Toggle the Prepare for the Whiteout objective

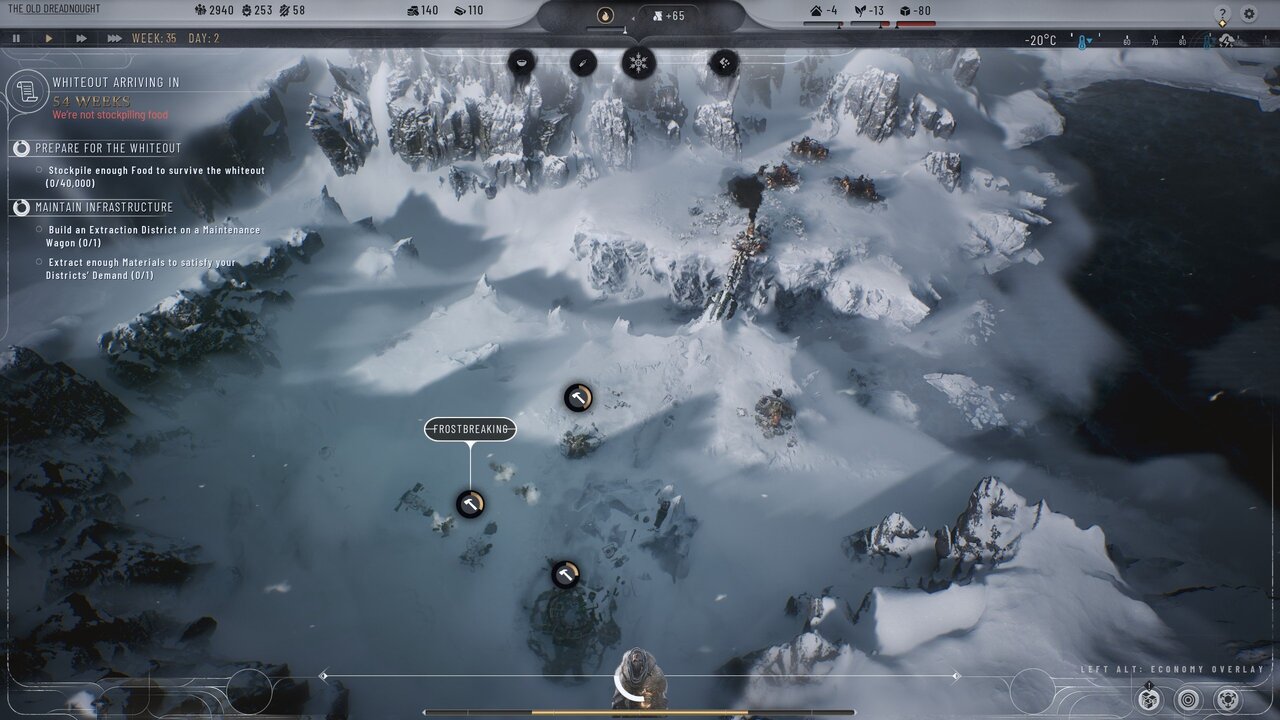(x=21, y=148)
